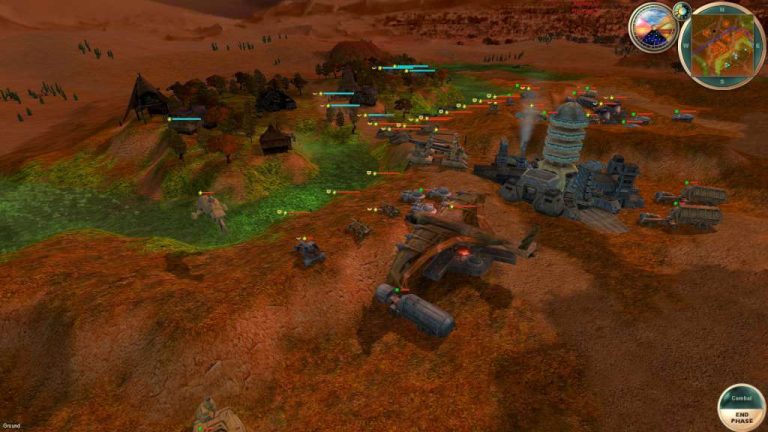Viewport: 768px width, 432px height.
Task: Click the square terrain minimap
Action: click(x=721, y=45)
